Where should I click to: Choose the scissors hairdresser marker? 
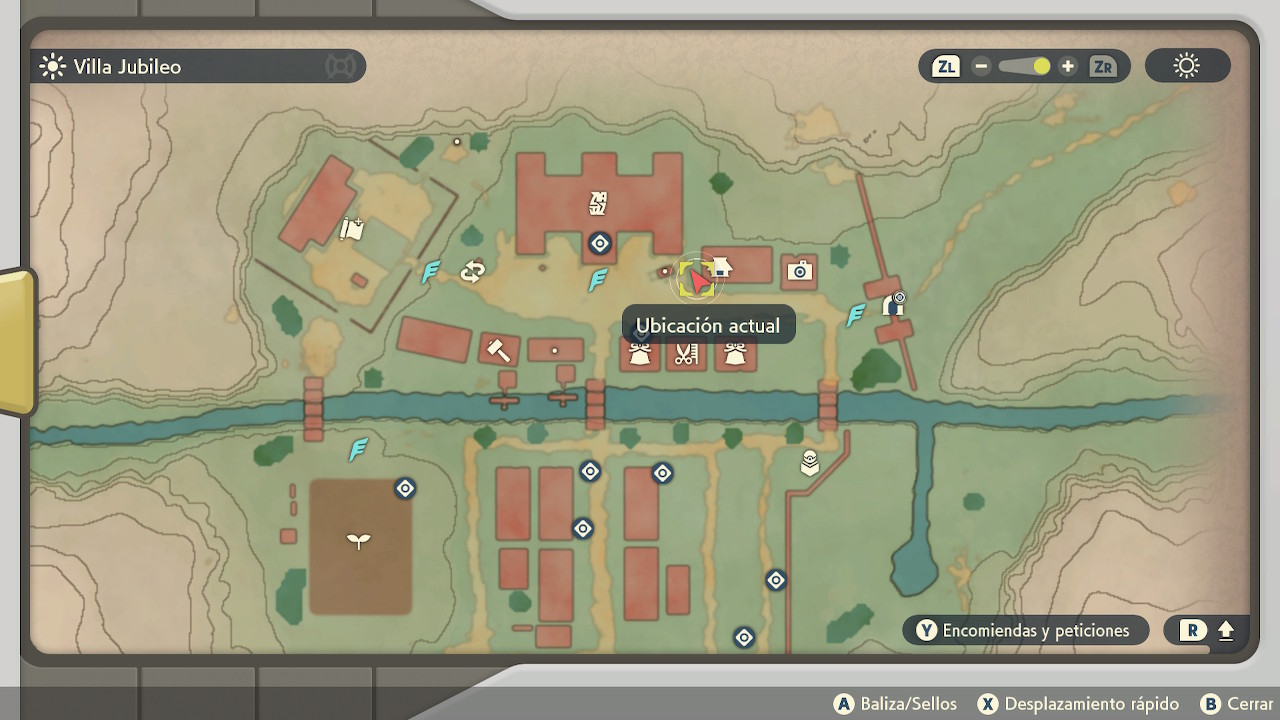(x=685, y=354)
